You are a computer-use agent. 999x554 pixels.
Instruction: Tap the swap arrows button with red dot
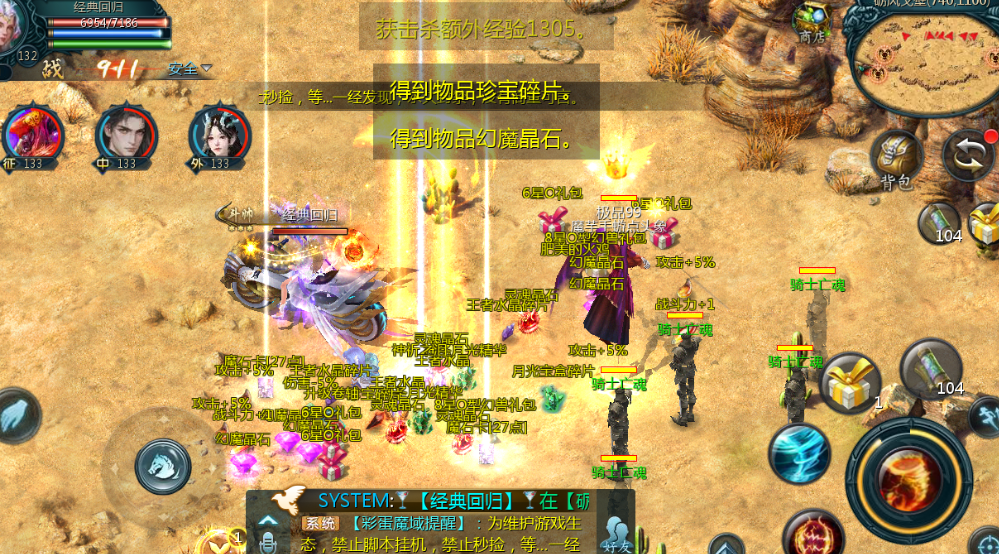pyautogui.click(x=969, y=157)
